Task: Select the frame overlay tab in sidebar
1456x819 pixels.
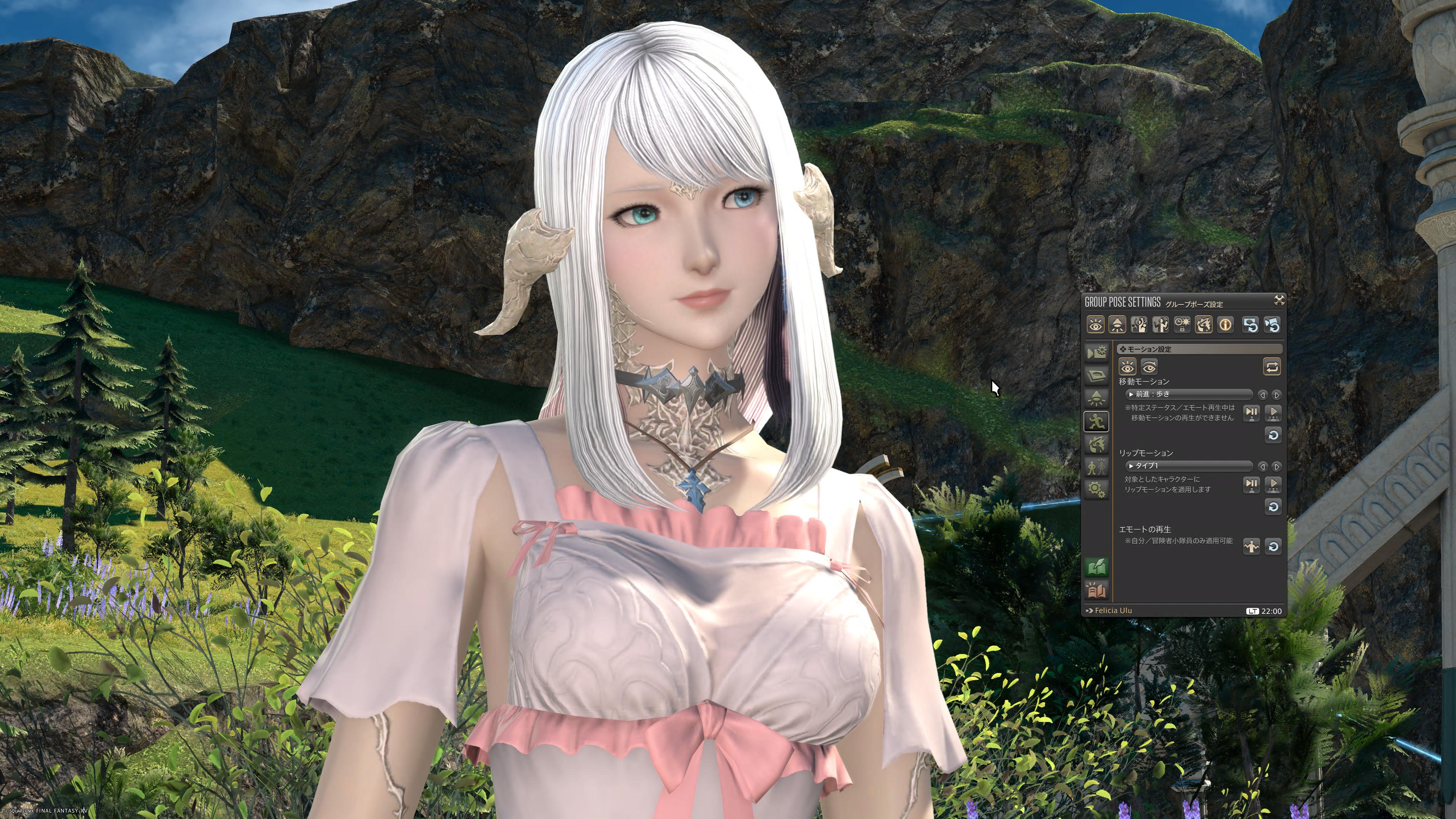Action: tap(1096, 375)
